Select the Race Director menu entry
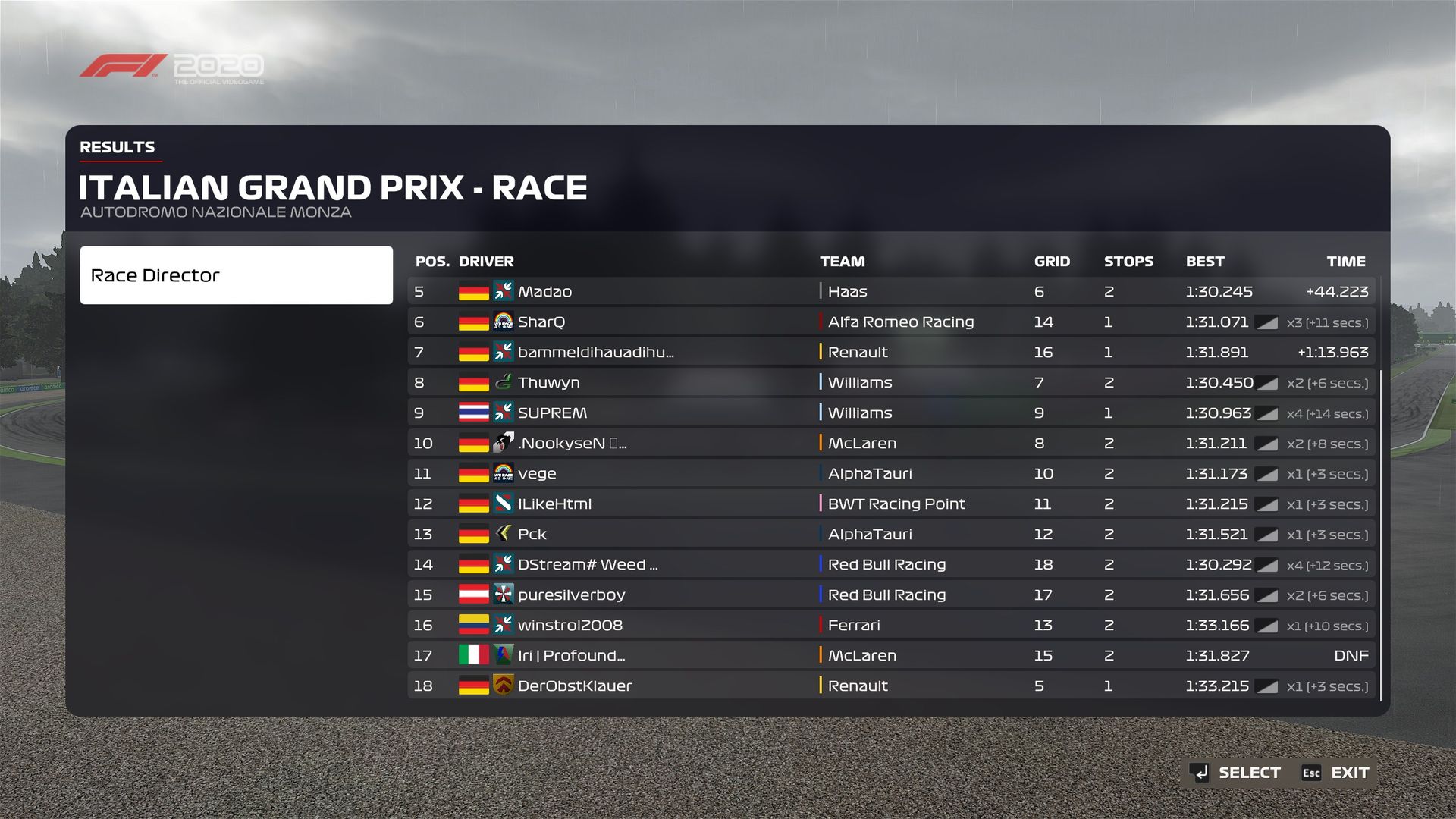The width and height of the screenshot is (1456, 819). (x=236, y=275)
